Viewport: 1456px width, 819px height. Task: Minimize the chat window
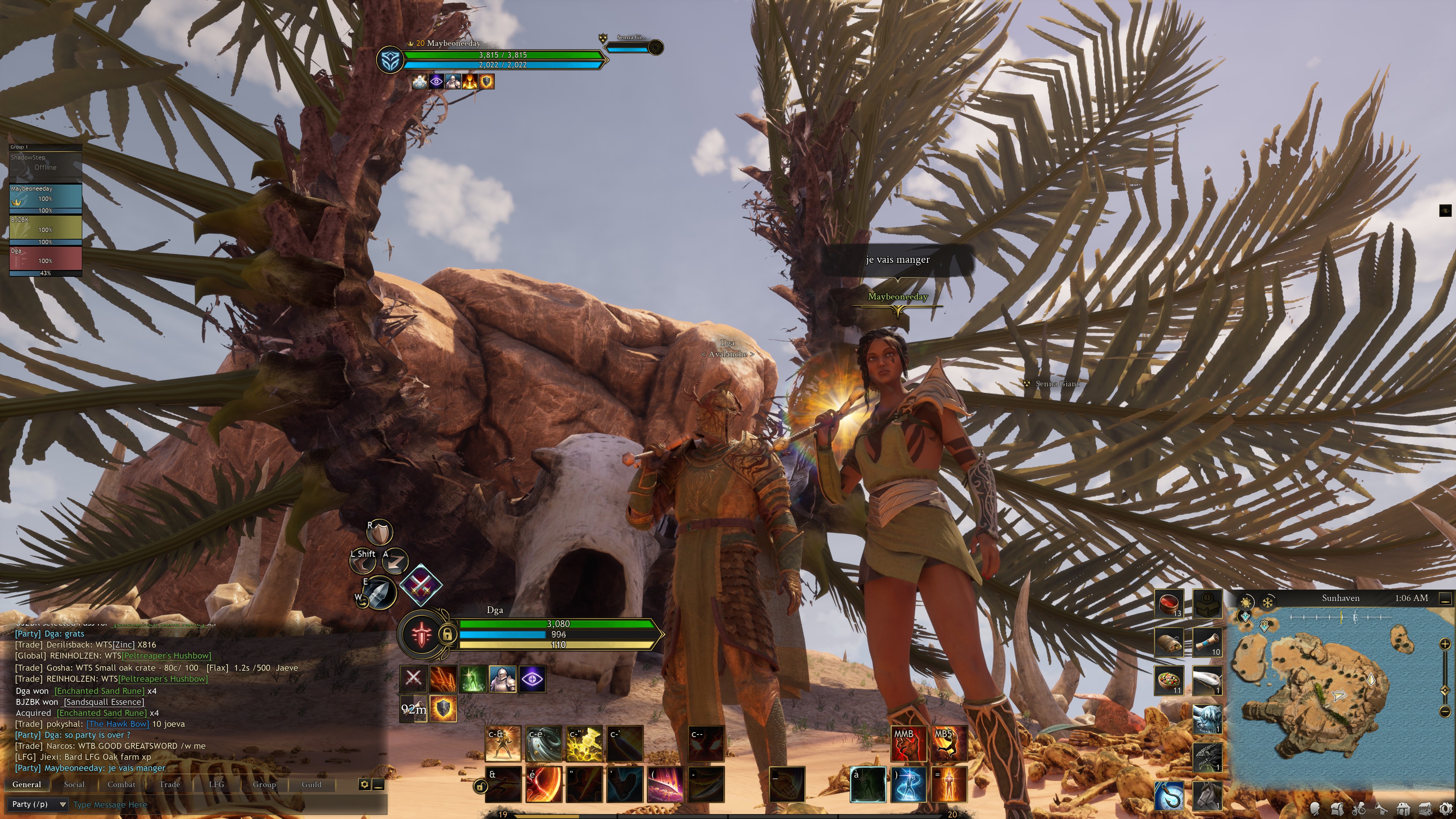(x=379, y=784)
